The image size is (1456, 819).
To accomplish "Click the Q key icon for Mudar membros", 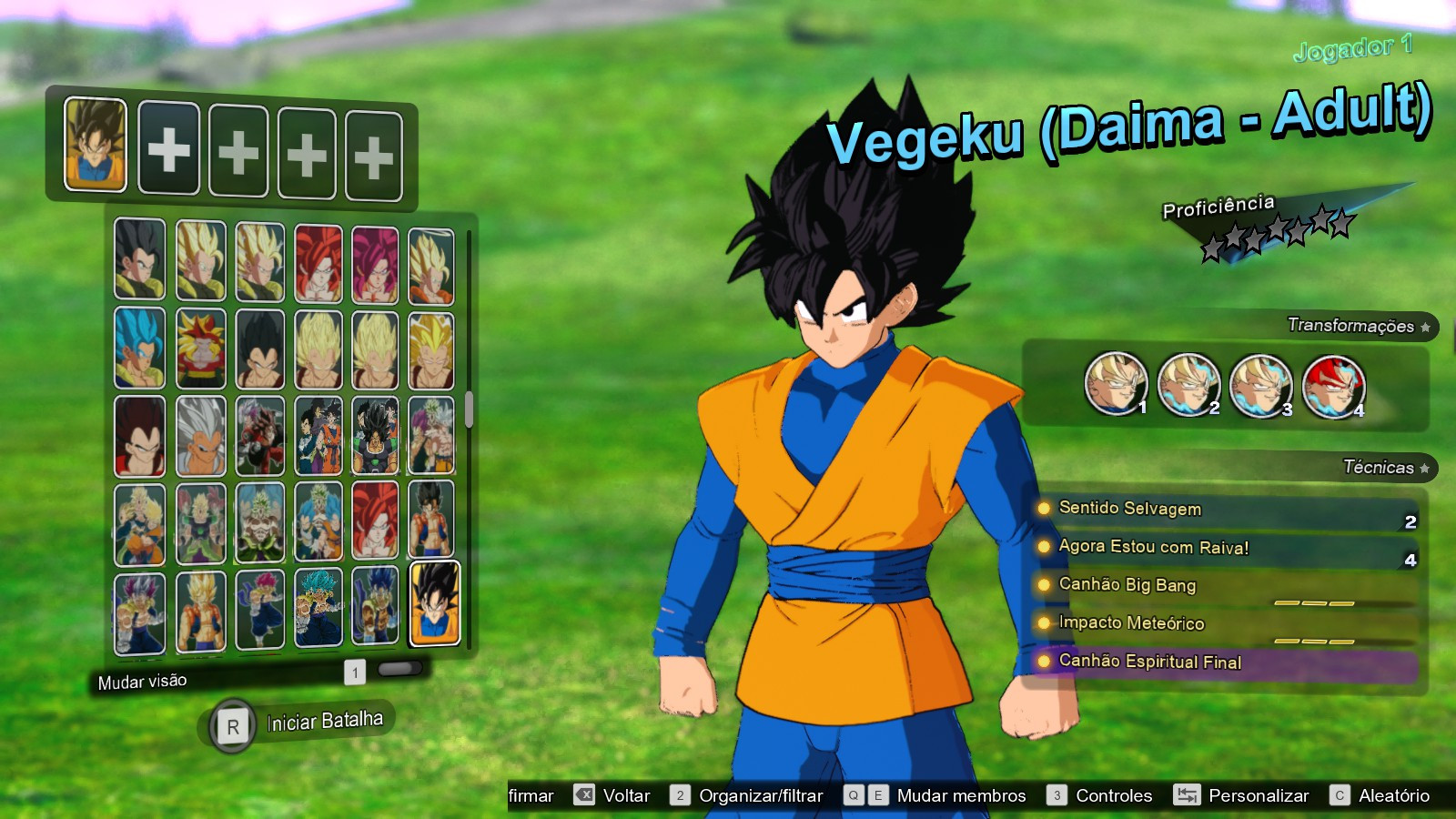I will [854, 794].
